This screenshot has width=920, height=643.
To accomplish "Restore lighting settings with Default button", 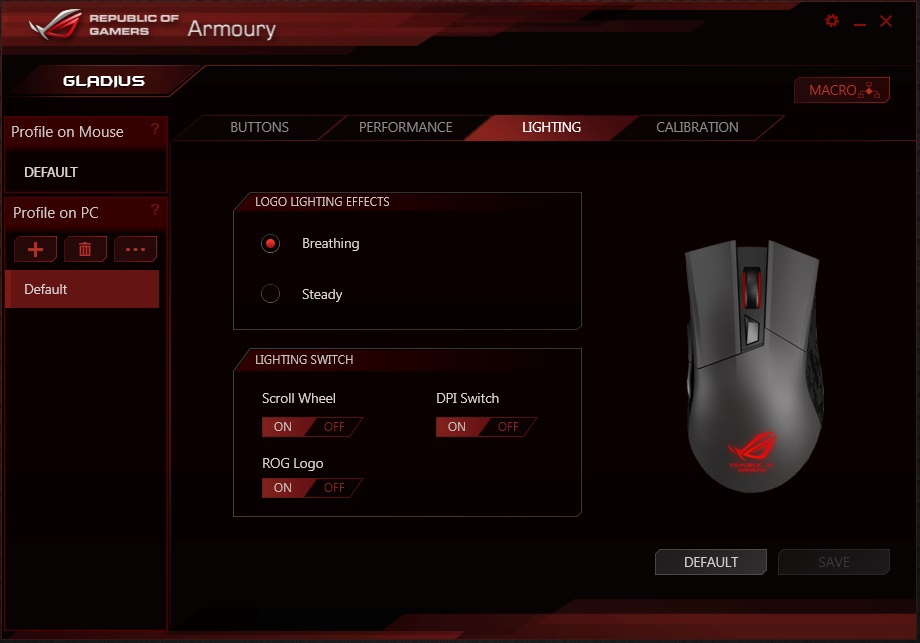I will click(710, 562).
